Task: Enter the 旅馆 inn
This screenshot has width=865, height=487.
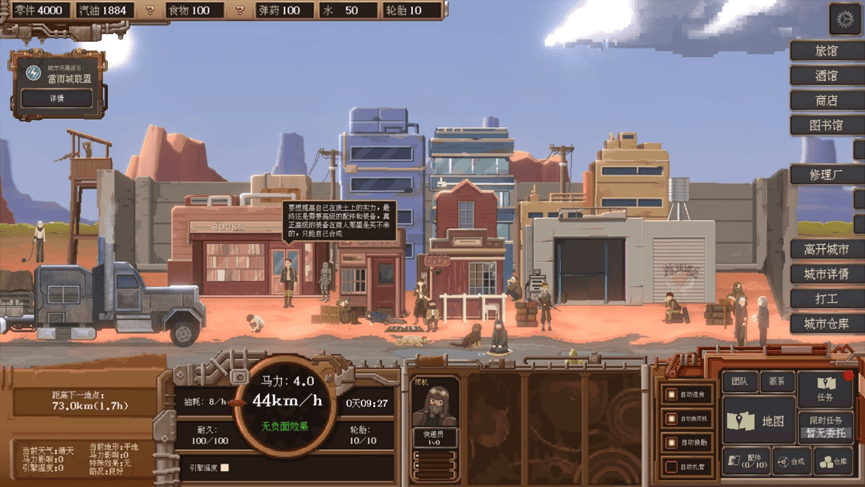Action: tap(826, 50)
